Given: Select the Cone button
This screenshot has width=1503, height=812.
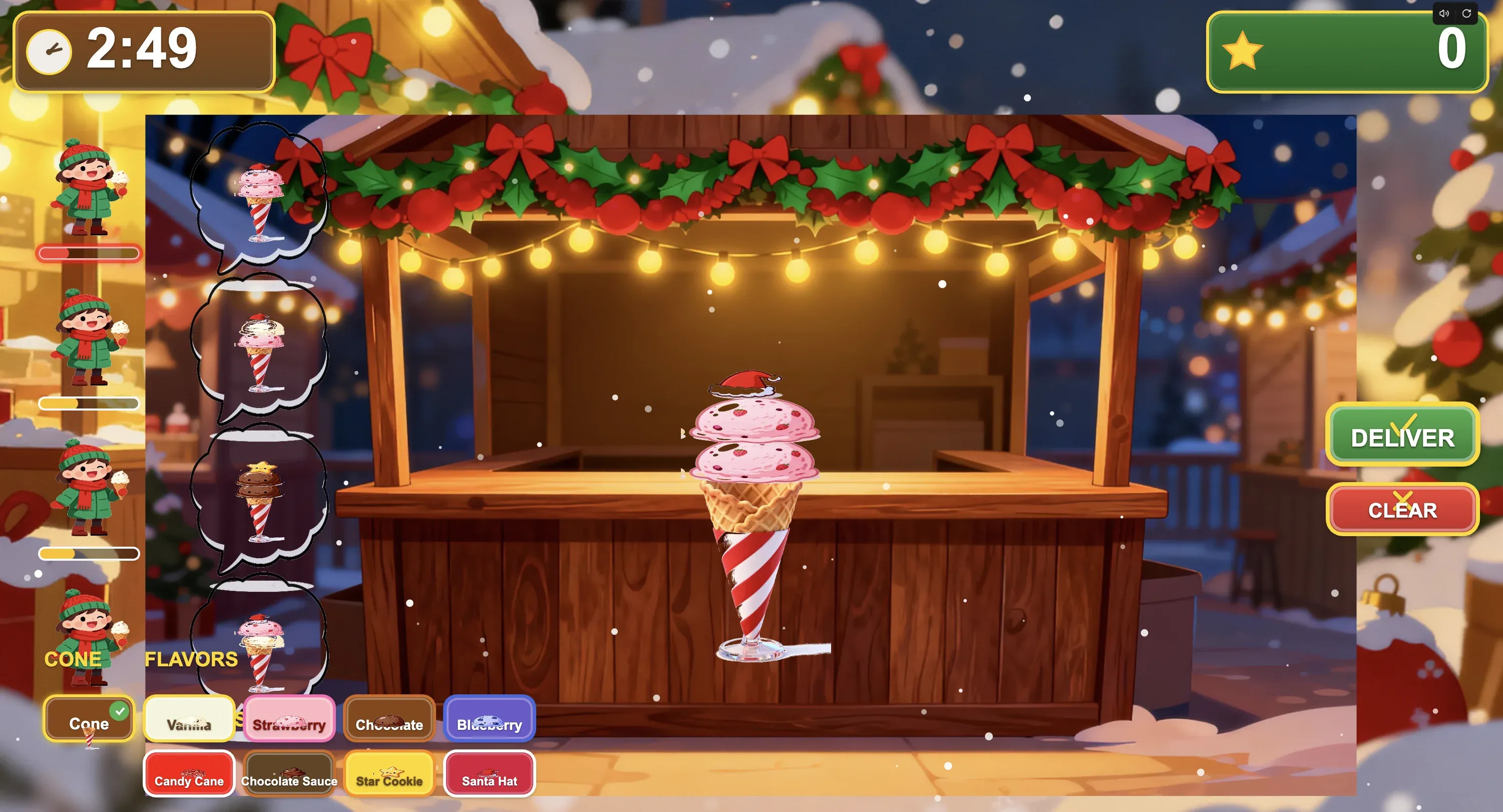Looking at the screenshot, I should coord(89,720).
